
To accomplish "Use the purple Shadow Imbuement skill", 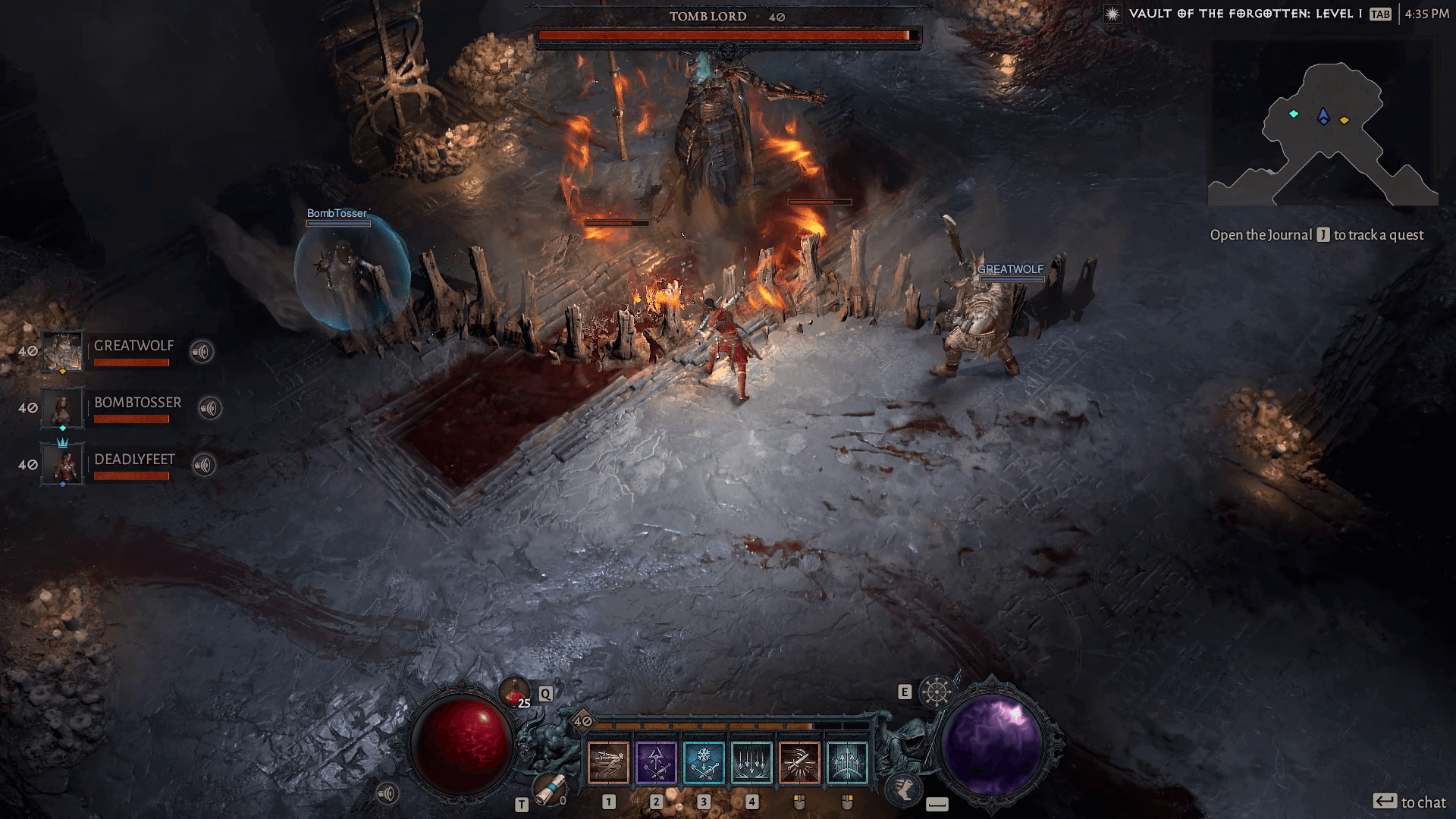I will tap(656, 762).
